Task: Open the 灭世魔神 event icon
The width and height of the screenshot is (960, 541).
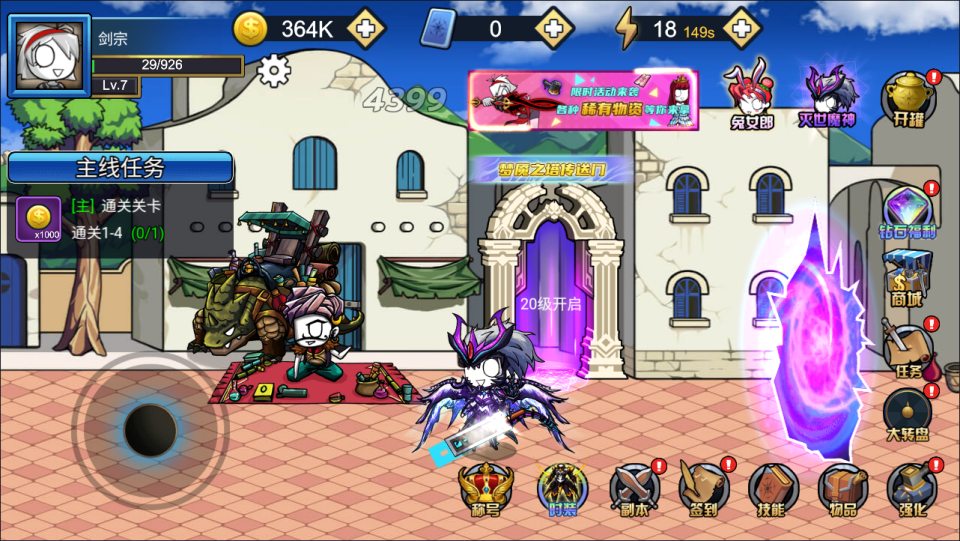Action: 829,97
